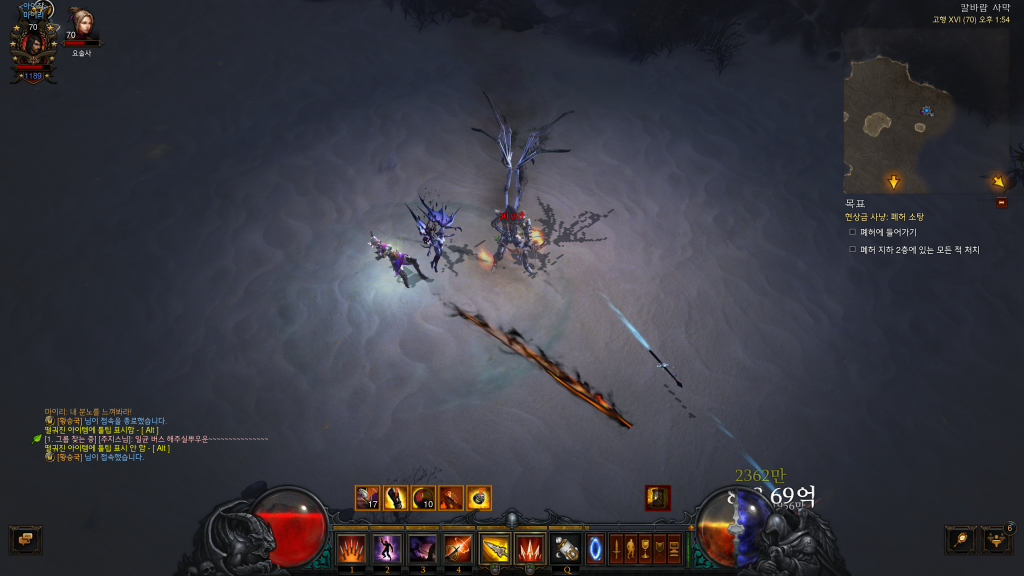Select the female party member portrait
Image resolution: width=1024 pixels, height=576 pixels.
coord(80,24)
